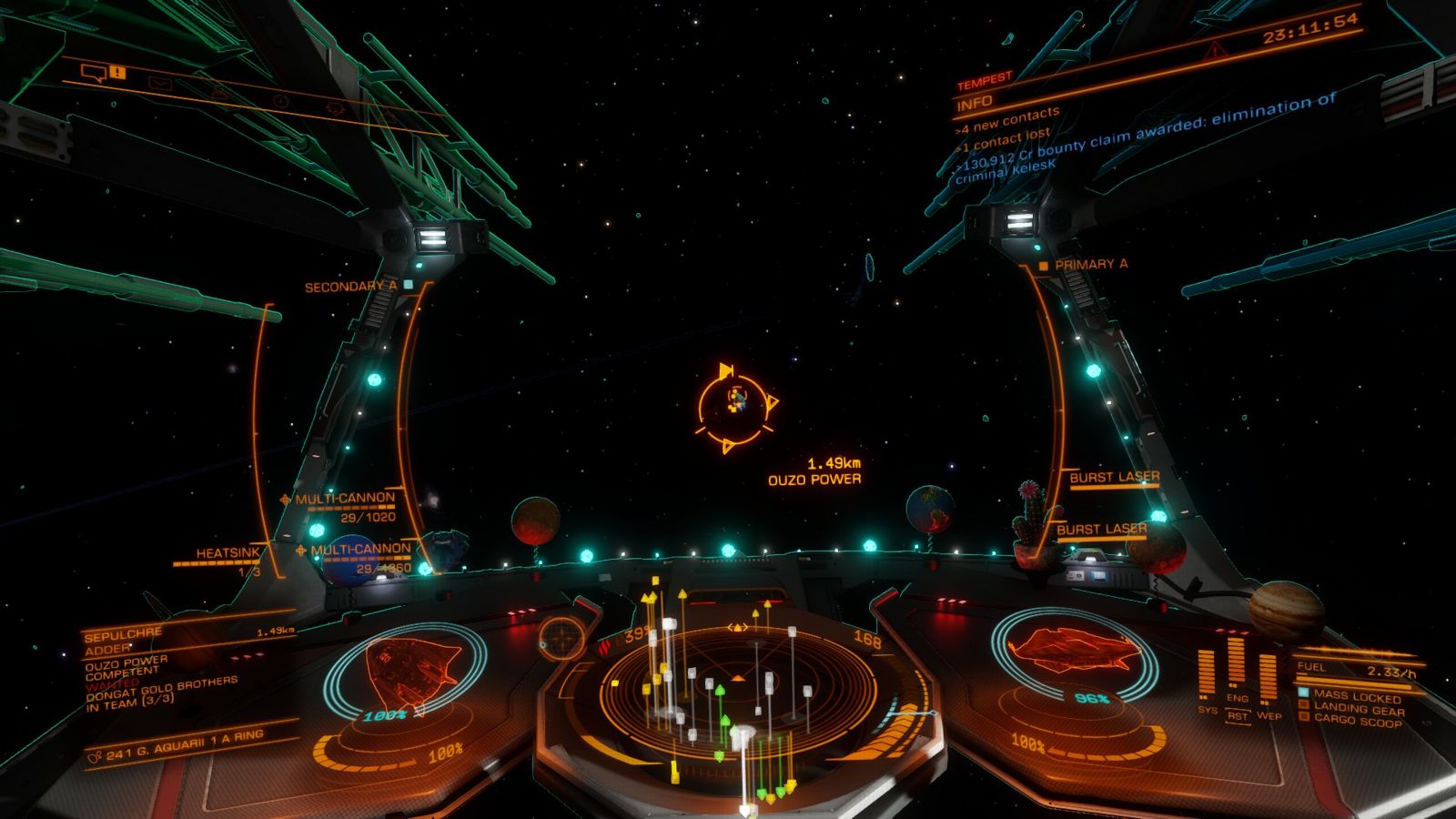
Task: Select the Primary A fire group label
Action: pos(1090,264)
